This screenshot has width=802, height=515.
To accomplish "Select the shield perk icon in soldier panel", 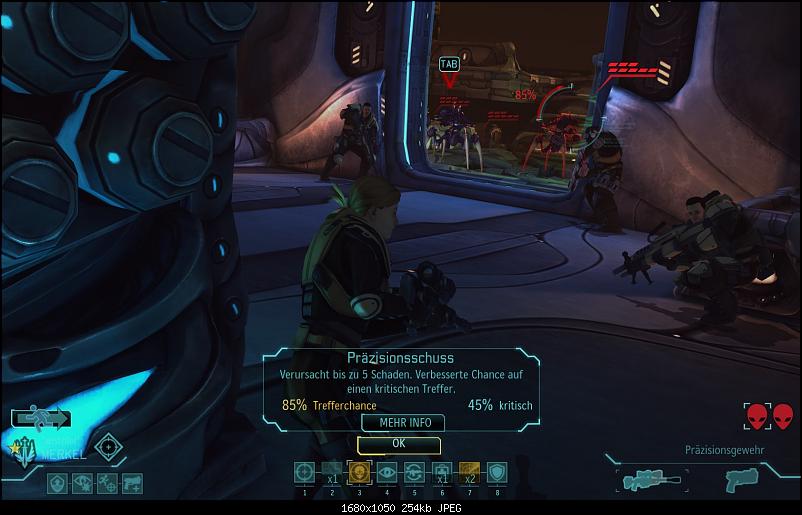I will (58, 483).
